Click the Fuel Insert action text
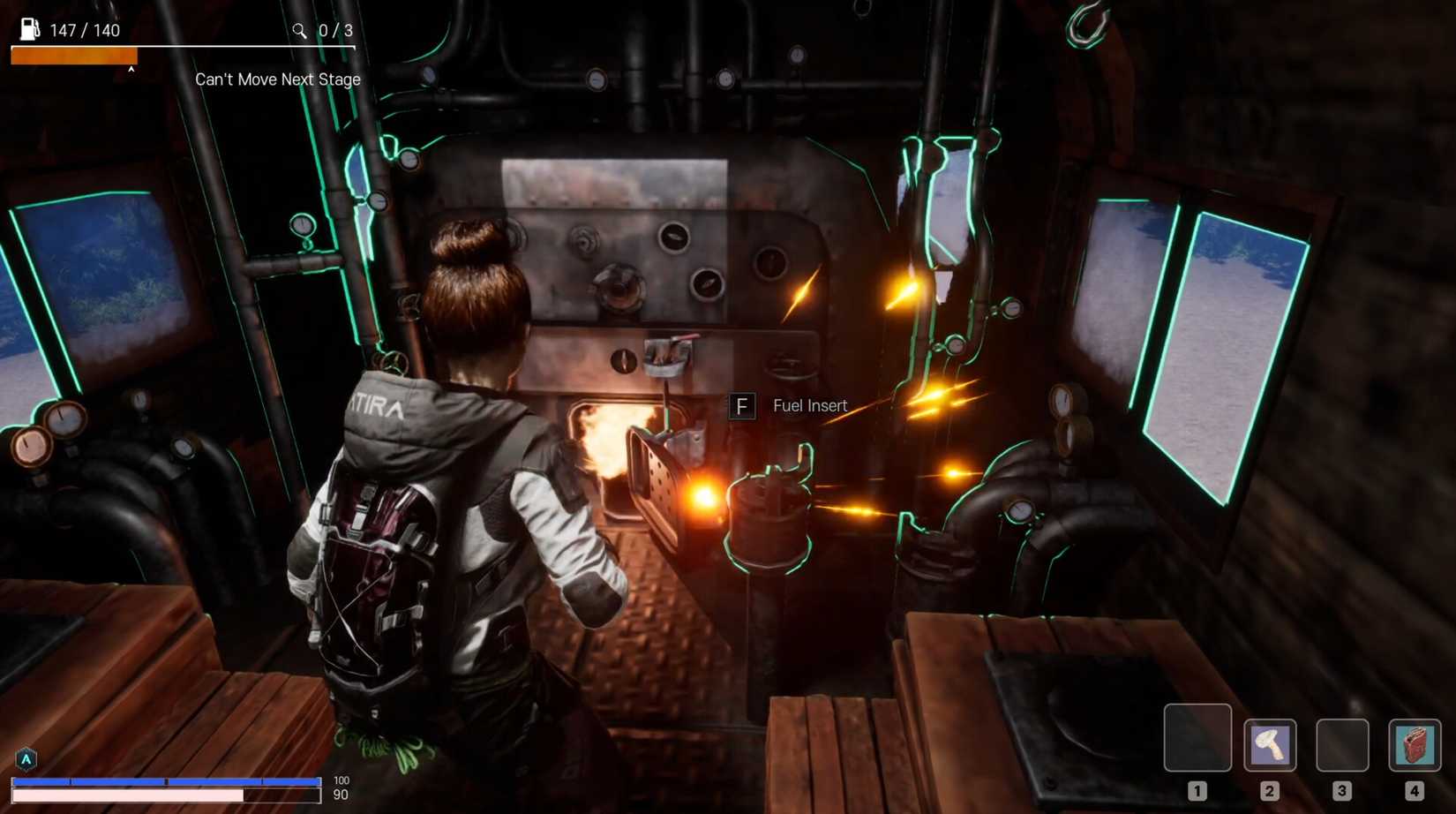 809,406
